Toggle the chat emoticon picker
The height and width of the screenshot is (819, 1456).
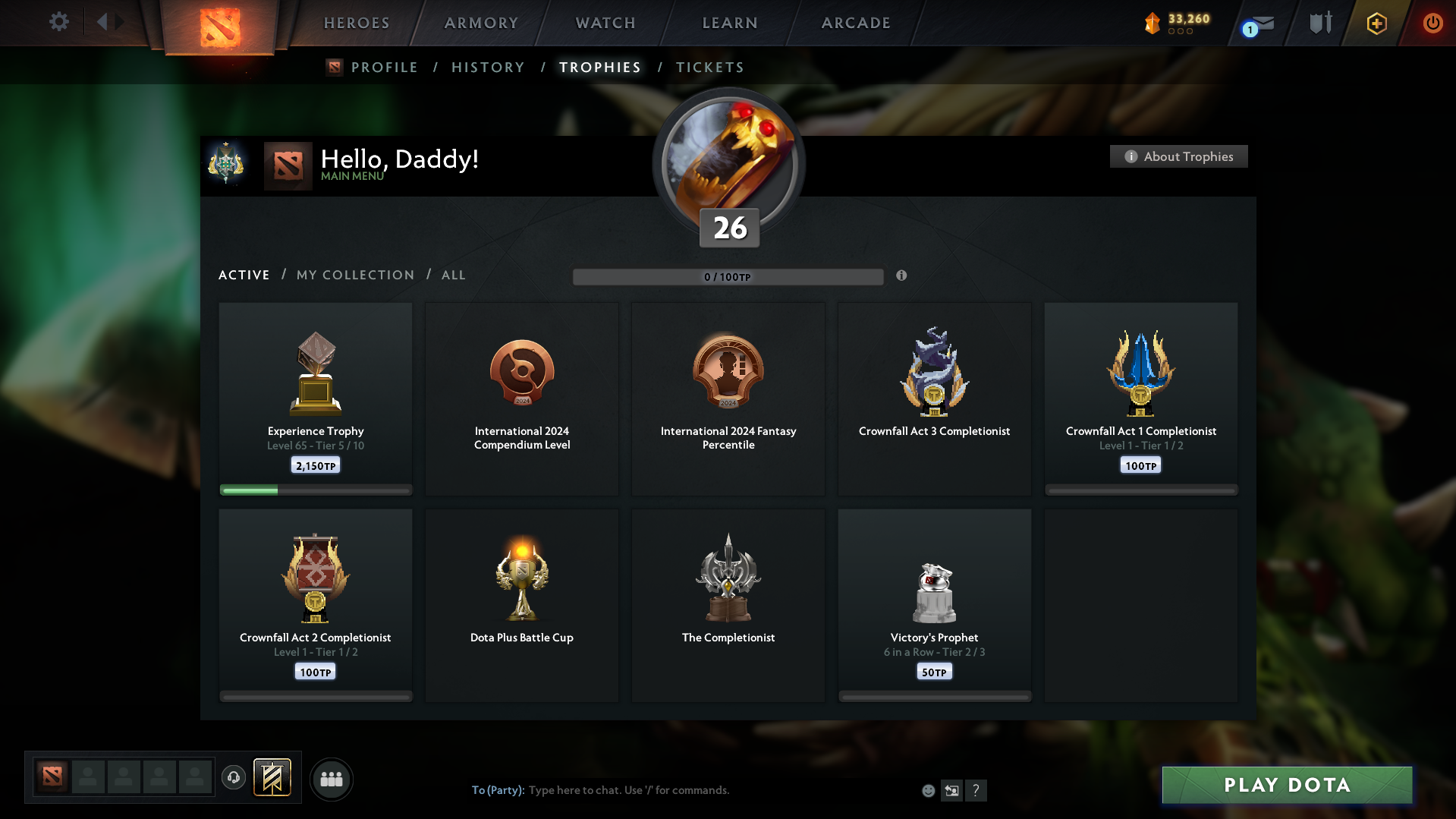pyautogui.click(x=928, y=790)
